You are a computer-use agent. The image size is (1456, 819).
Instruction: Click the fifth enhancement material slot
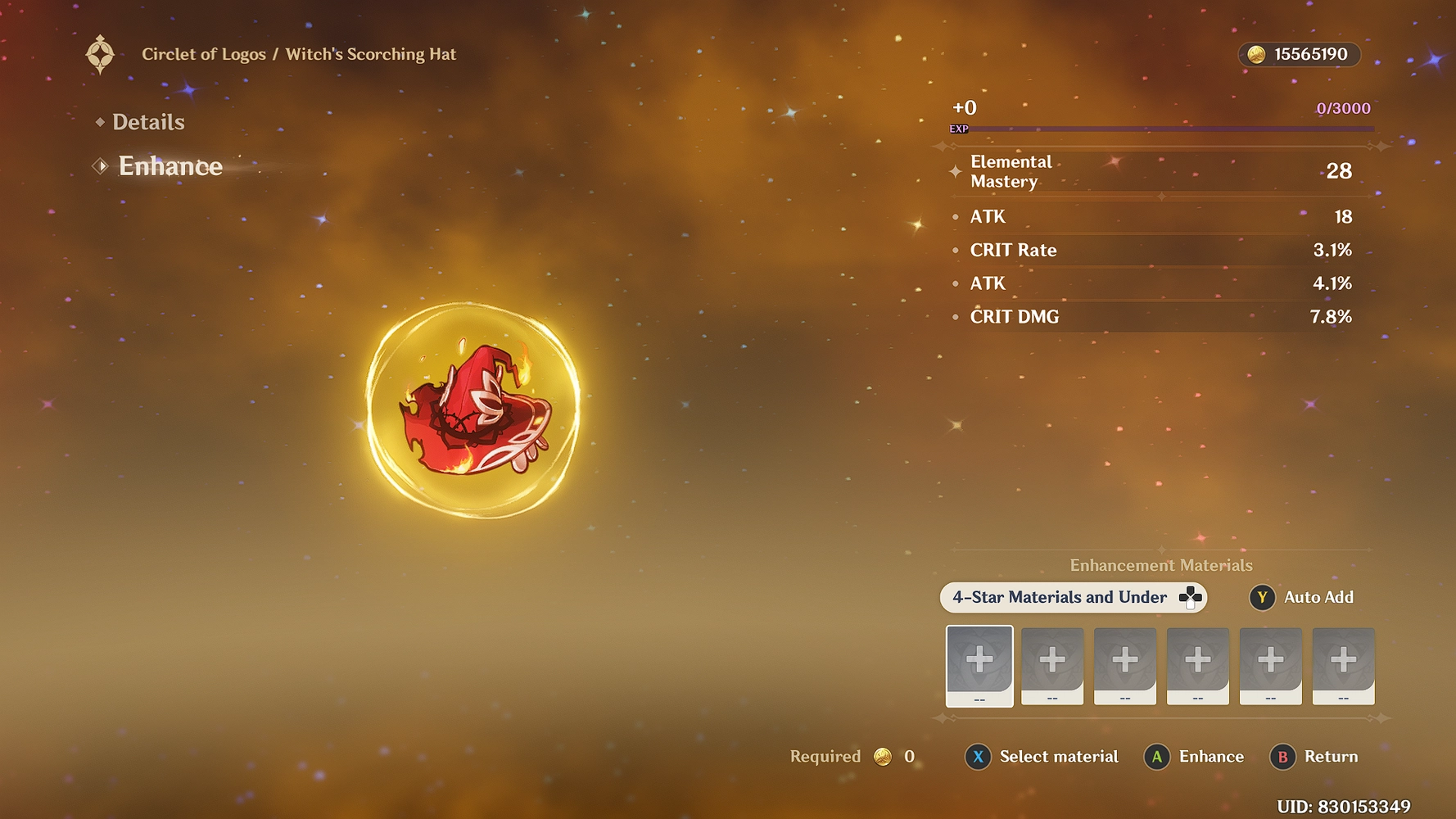[x=1271, y=665]
